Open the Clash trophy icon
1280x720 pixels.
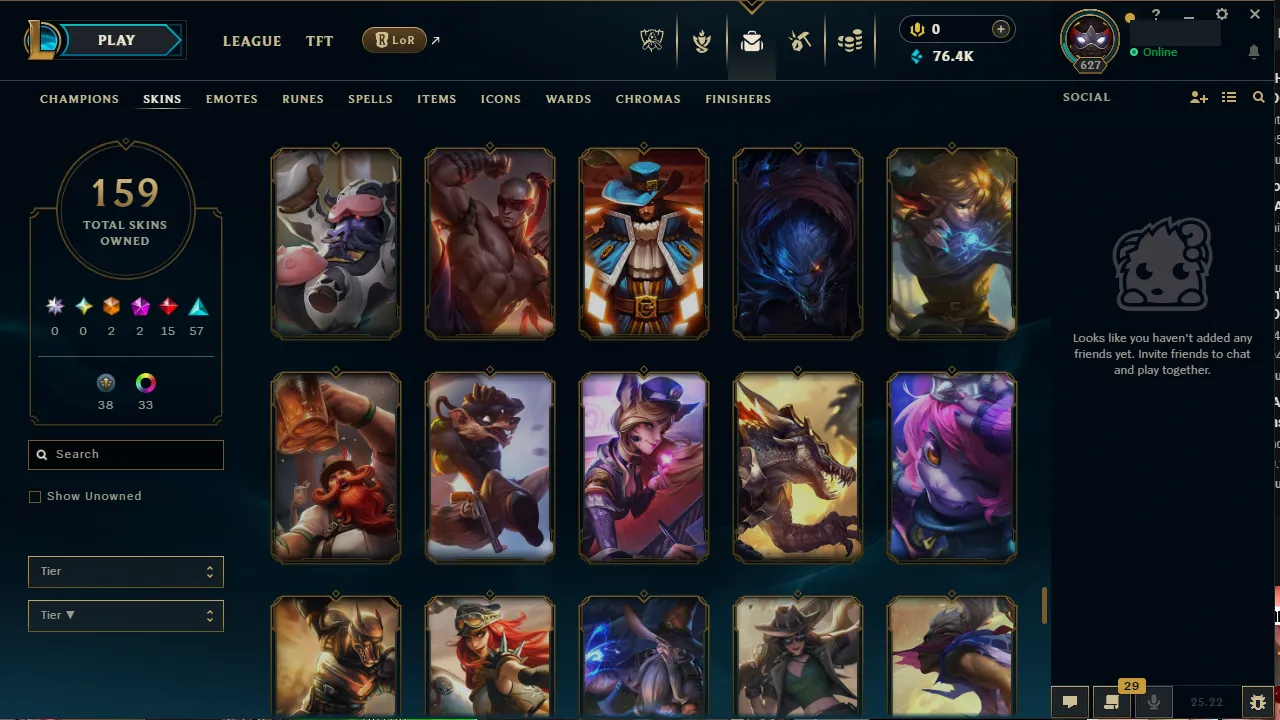click(702, 41)
